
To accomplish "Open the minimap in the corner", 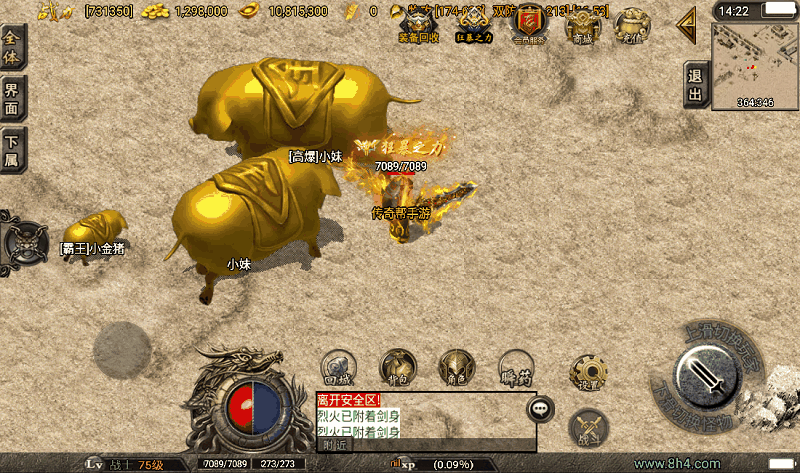I will (755, 65).
